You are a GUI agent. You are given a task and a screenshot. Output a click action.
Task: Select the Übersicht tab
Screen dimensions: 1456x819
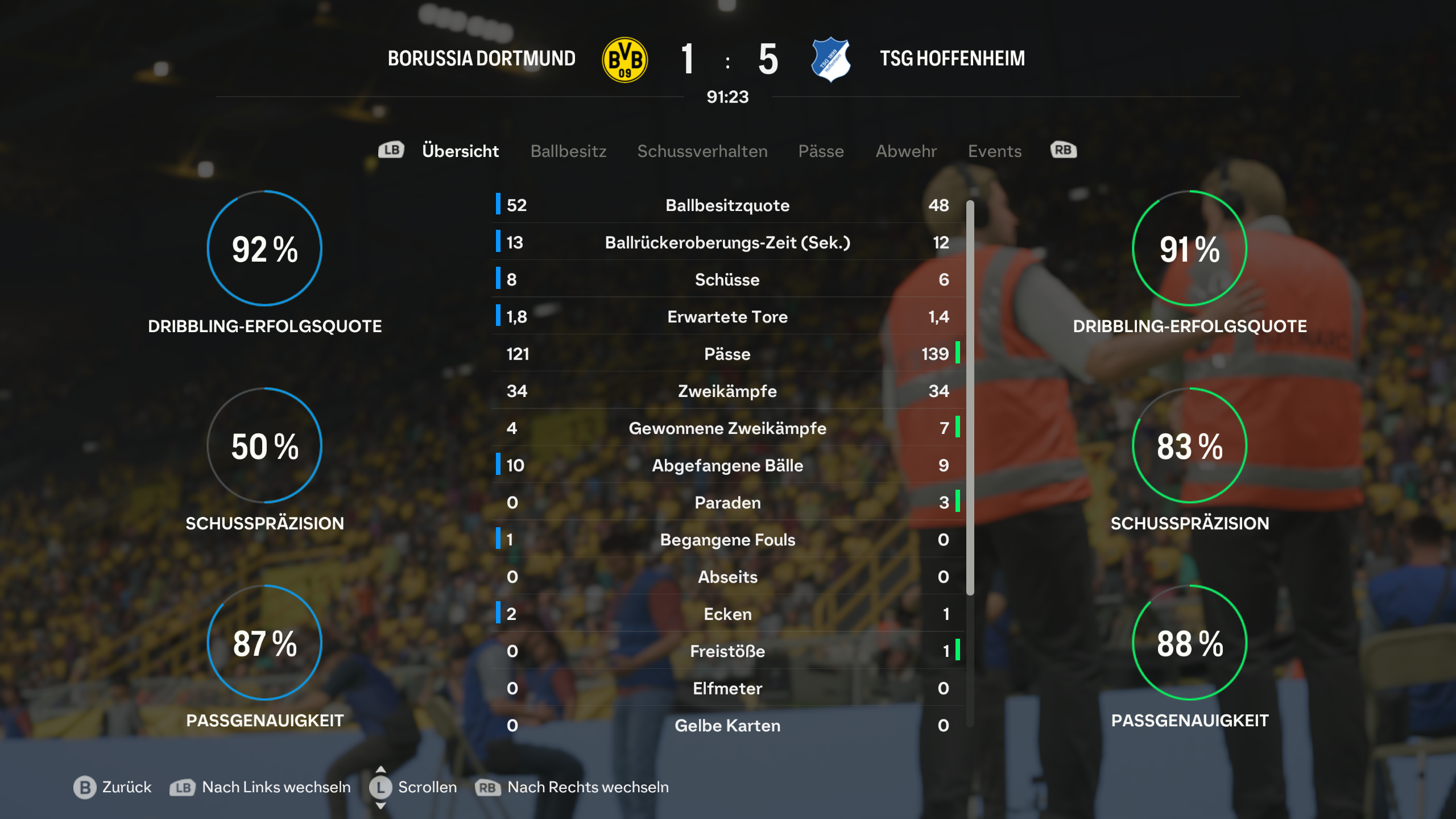[x=460, y=151]
